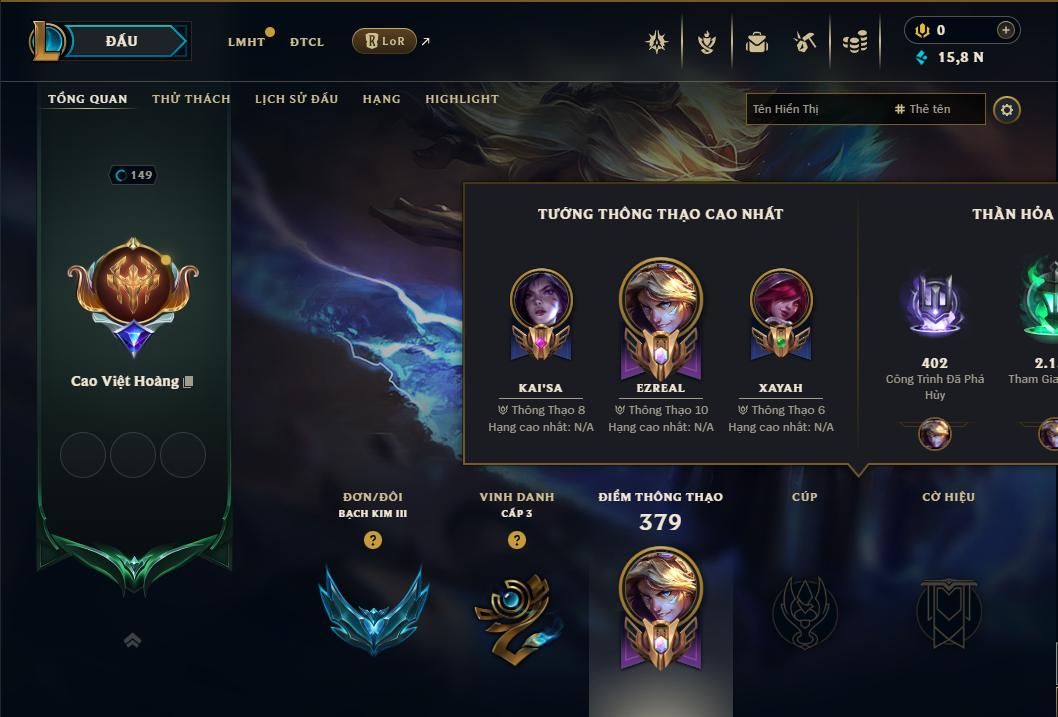Open the LMHT game tab
Image resolution: width=1058 pixels, height=717 pixels.
coord(246,42)
